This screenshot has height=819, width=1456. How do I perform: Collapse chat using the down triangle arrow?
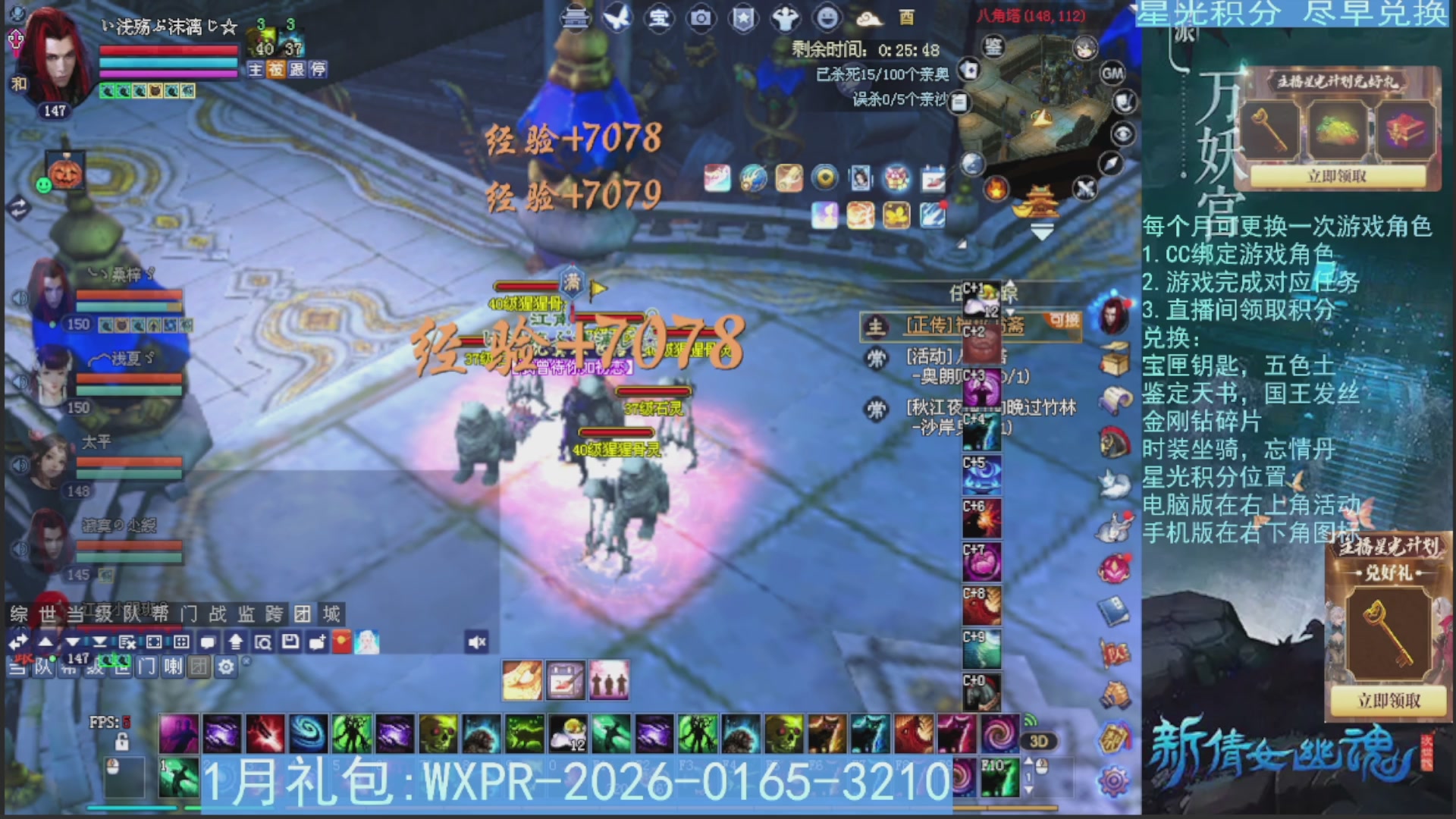72,642
